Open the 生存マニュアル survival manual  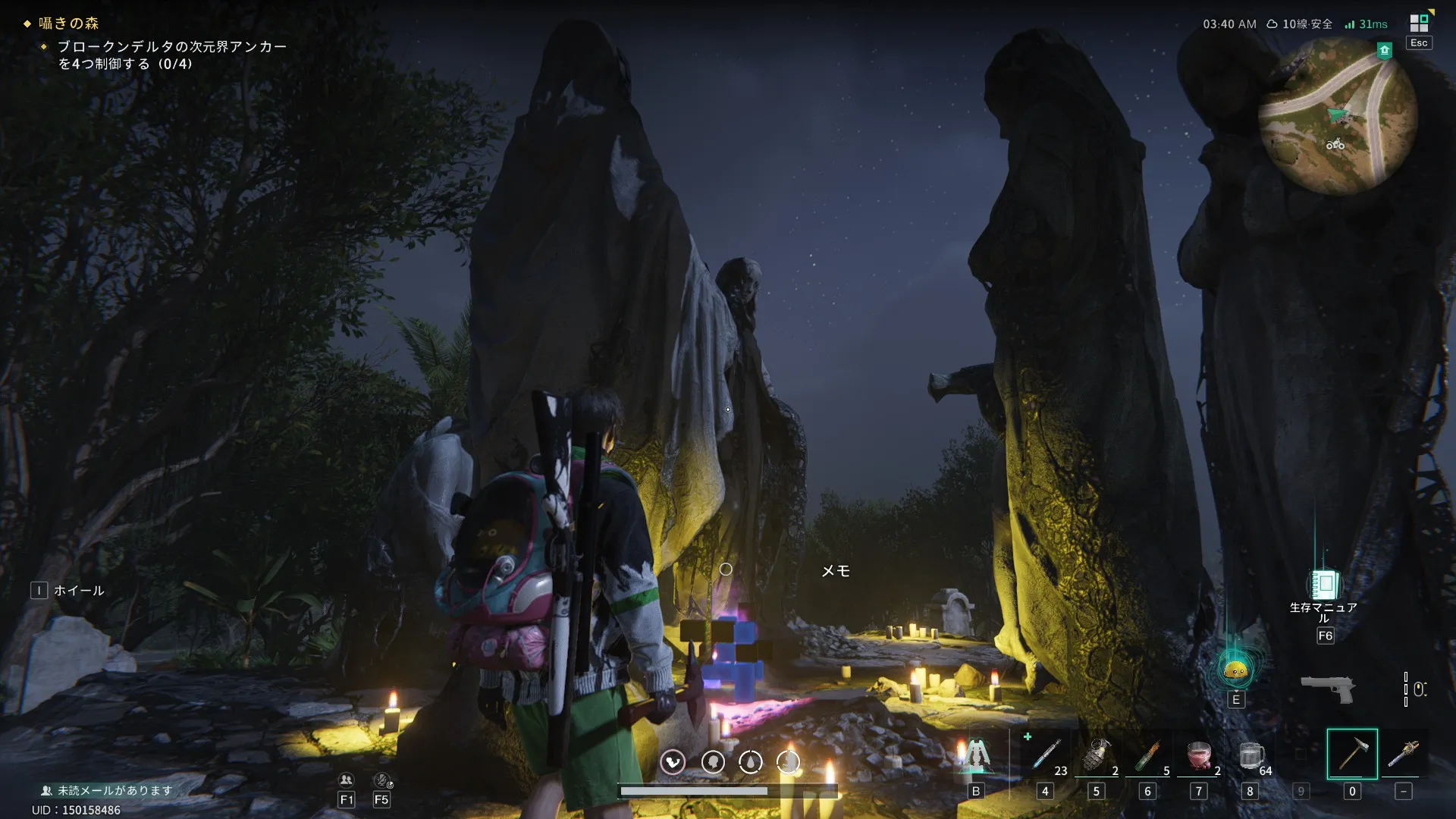point(1324,585)
